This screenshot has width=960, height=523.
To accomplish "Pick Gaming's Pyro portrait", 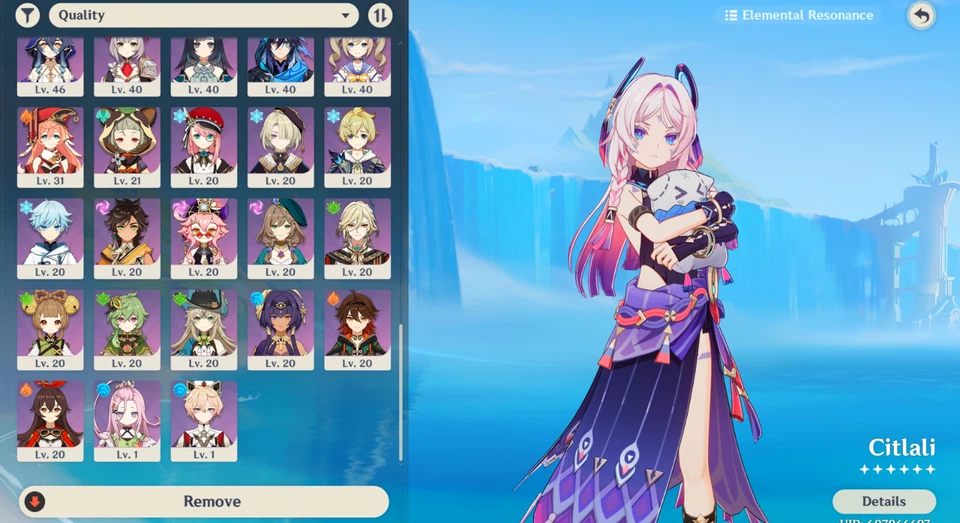I will [357, 329].
